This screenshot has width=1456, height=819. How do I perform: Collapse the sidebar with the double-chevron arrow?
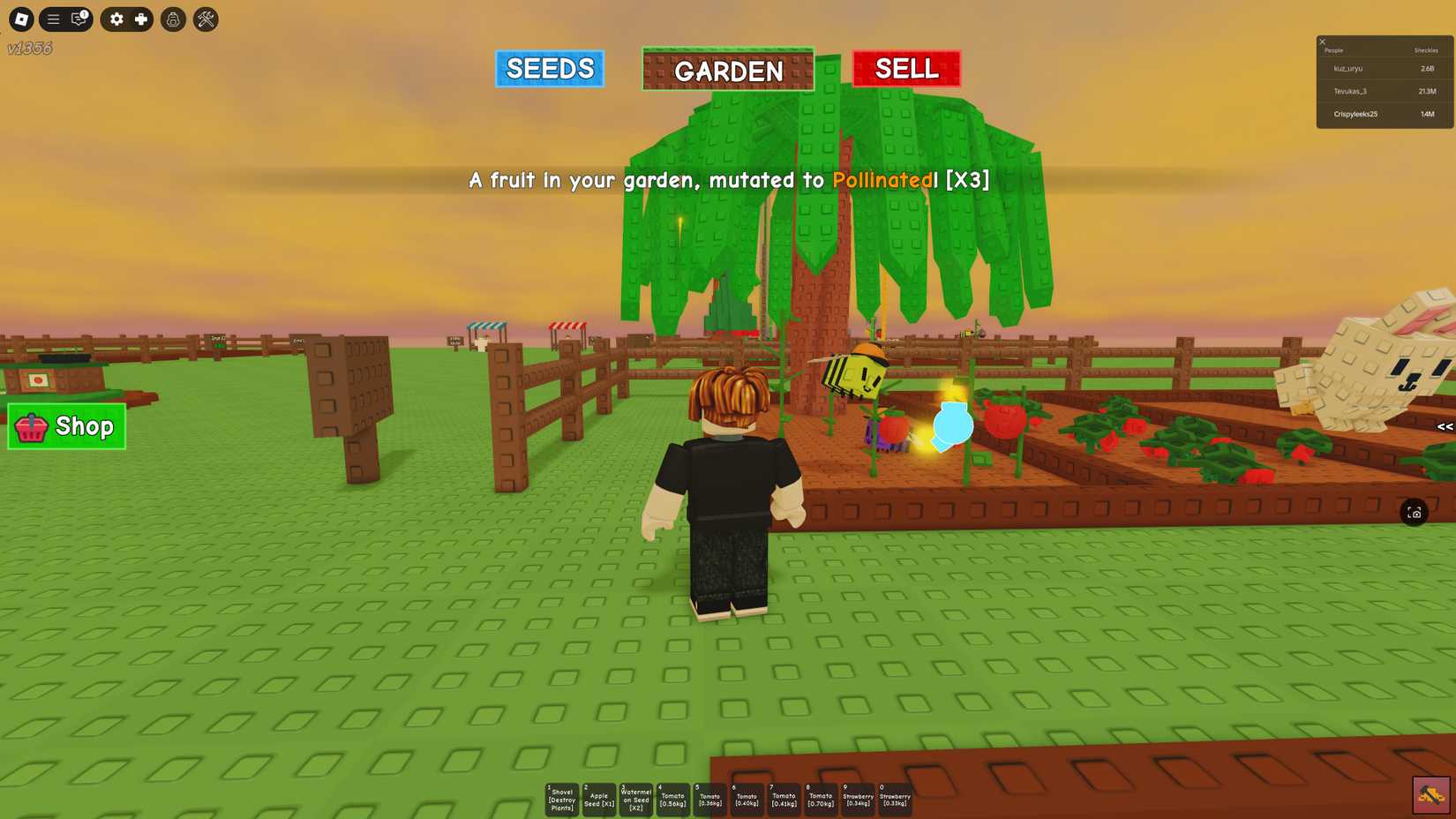pyautogui.click(x=1445, y=427)
